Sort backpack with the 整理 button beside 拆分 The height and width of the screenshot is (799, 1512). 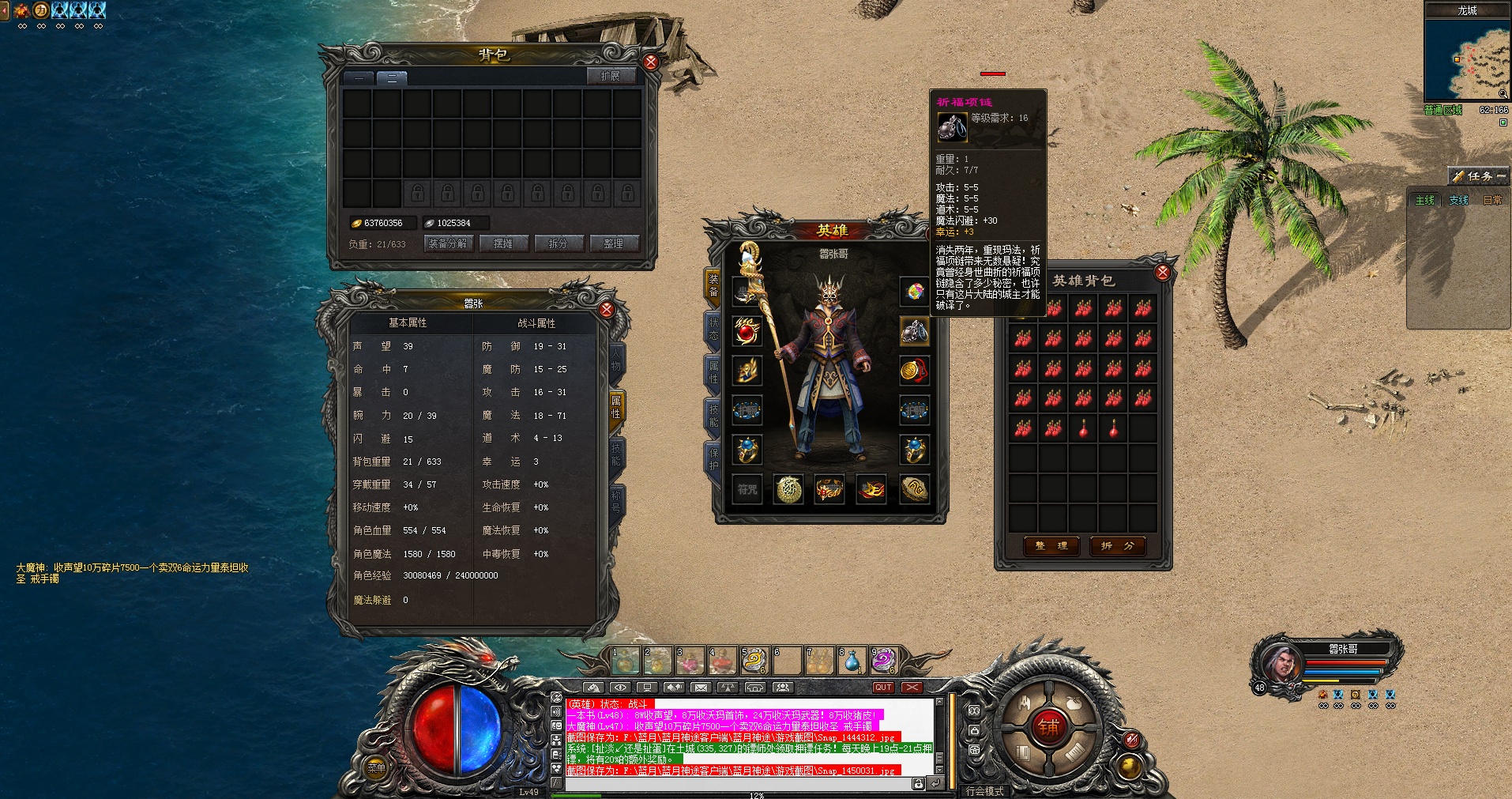point(613,243)
